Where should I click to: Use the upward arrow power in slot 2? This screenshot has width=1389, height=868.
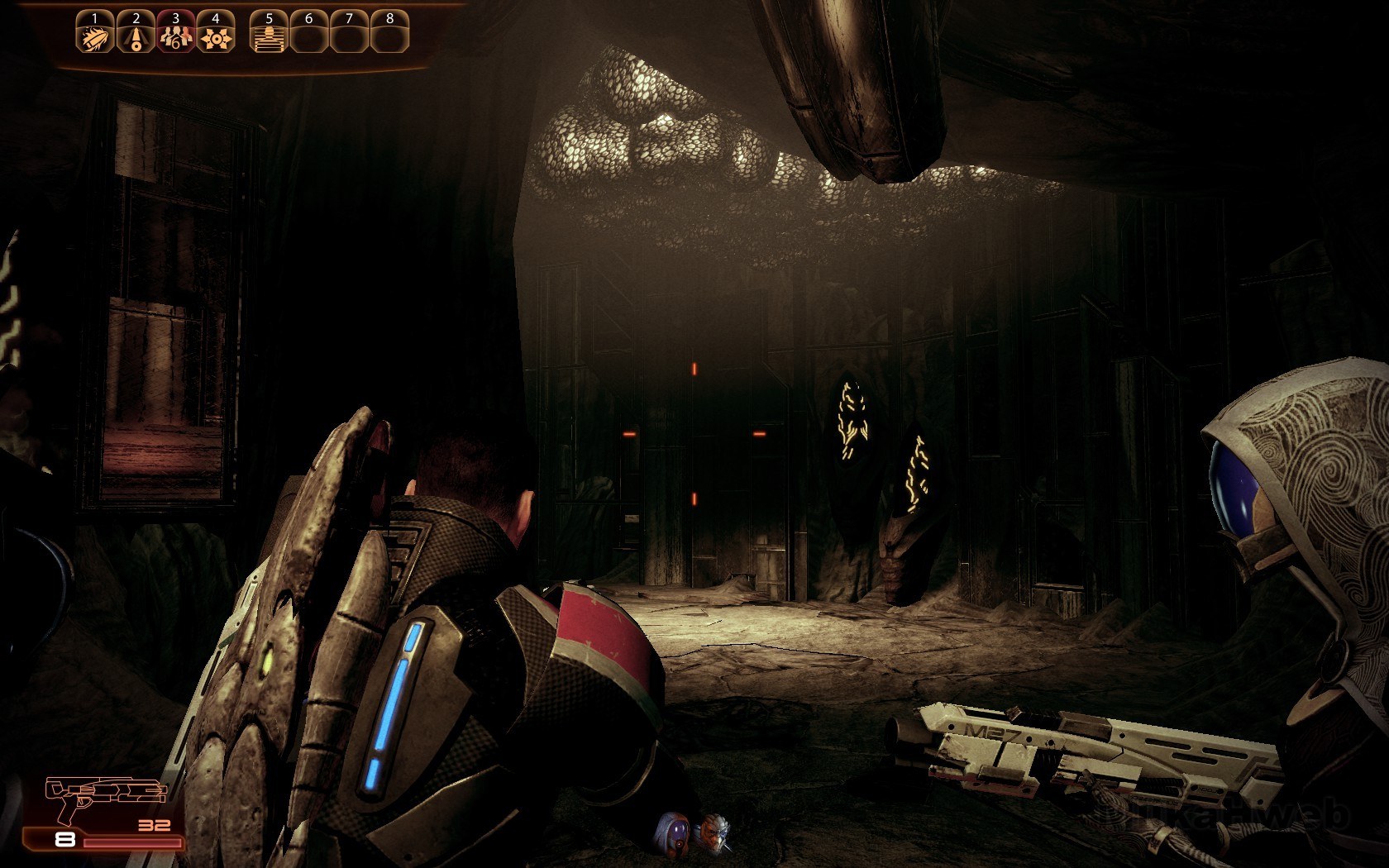(x=136, y=36)
